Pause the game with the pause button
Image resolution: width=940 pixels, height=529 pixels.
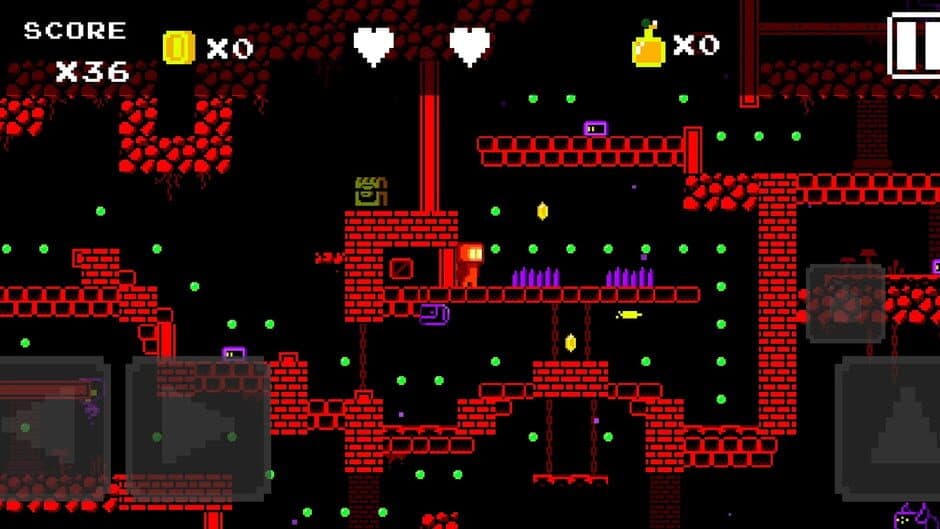[x=915, y=45]
